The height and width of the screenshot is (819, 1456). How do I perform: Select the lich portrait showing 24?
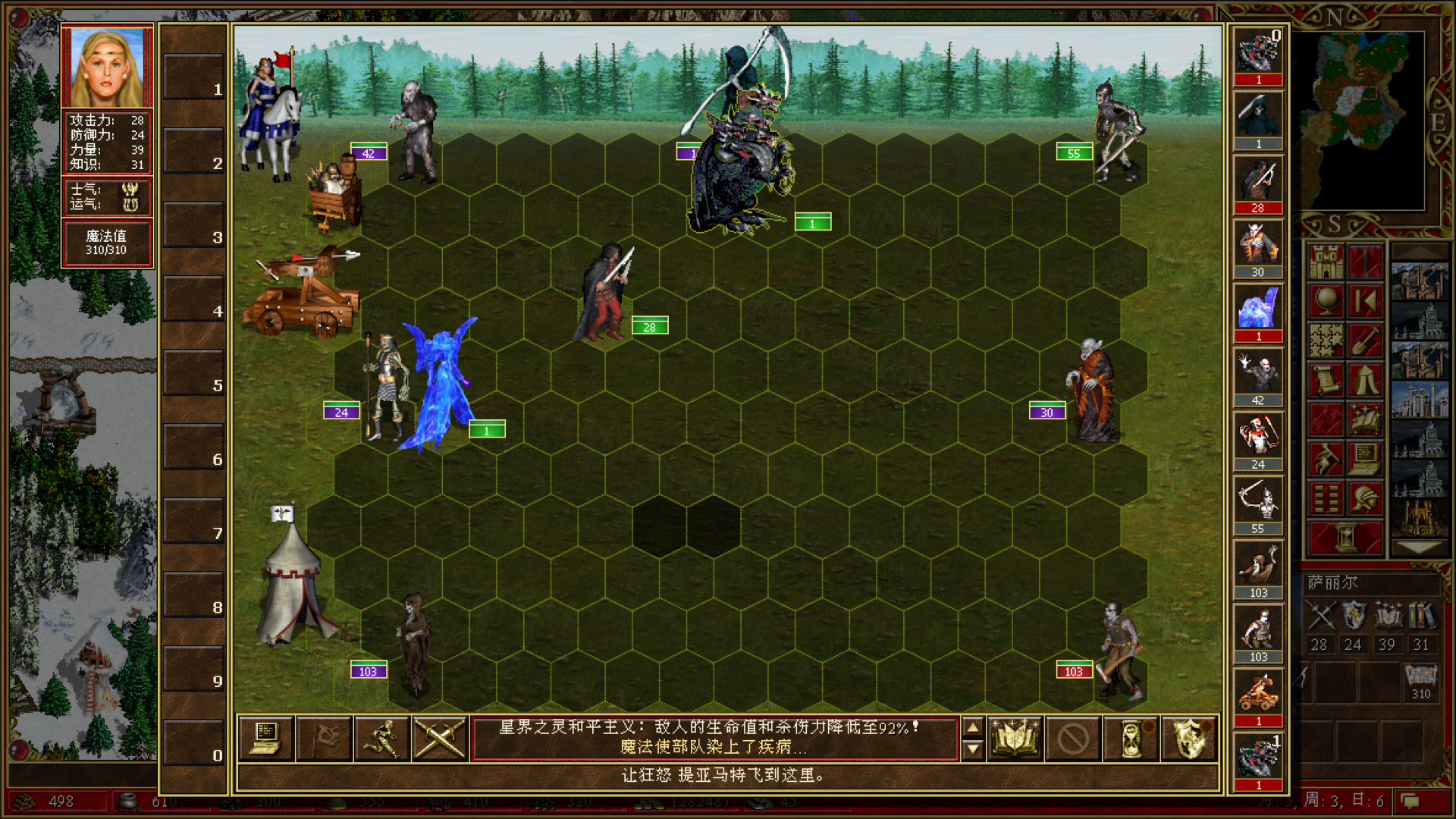1258,437
